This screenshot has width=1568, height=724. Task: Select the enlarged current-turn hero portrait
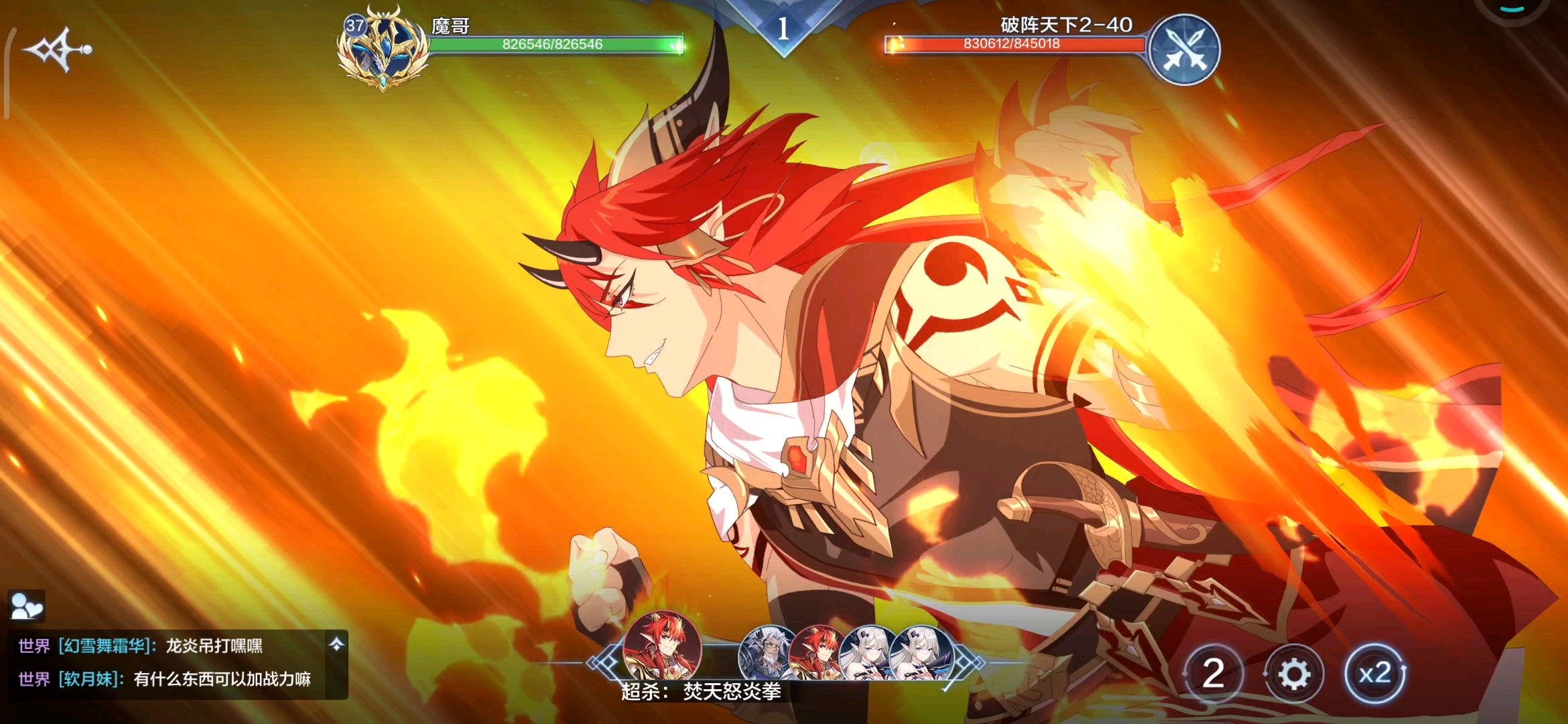[662, 646]
